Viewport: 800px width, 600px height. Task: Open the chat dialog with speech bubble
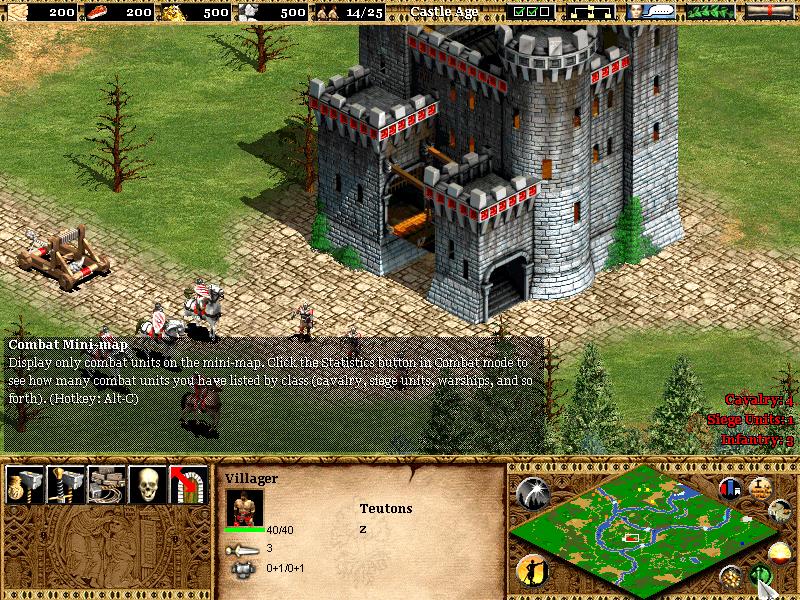[648, 12]
